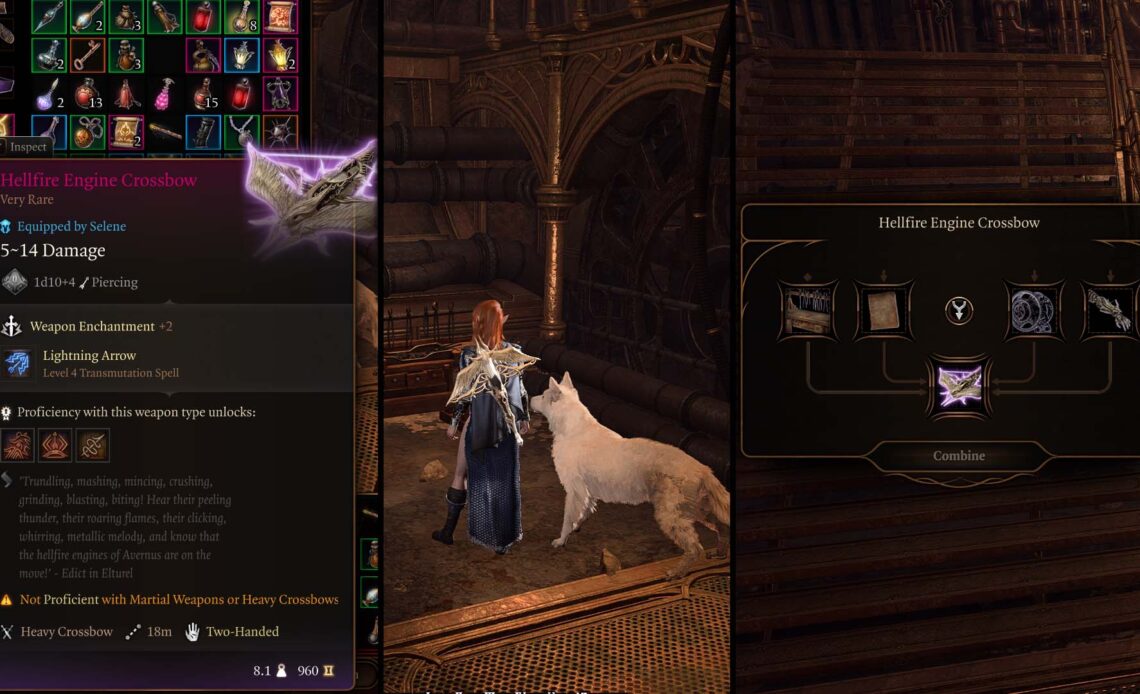The image size is (1140, 694).
Task: Select the blue-bordered white lantern item
Action: point(241,55)
